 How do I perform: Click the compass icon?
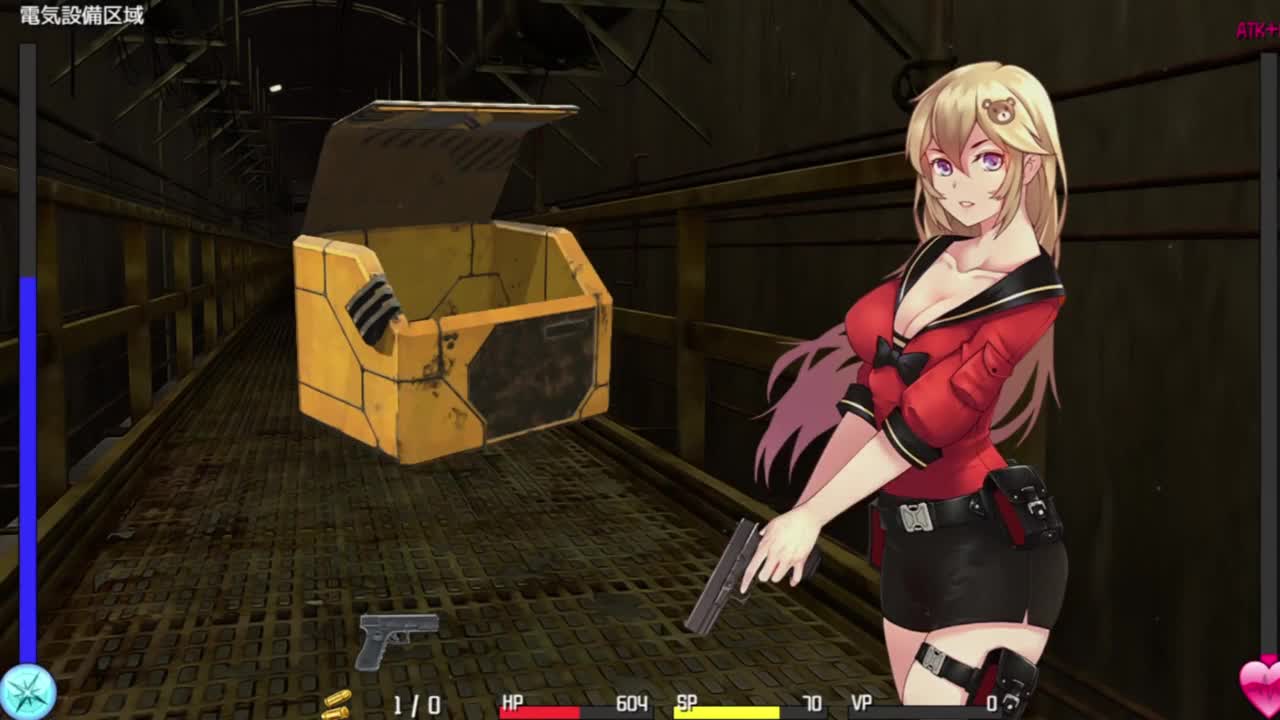coord(28,691)
